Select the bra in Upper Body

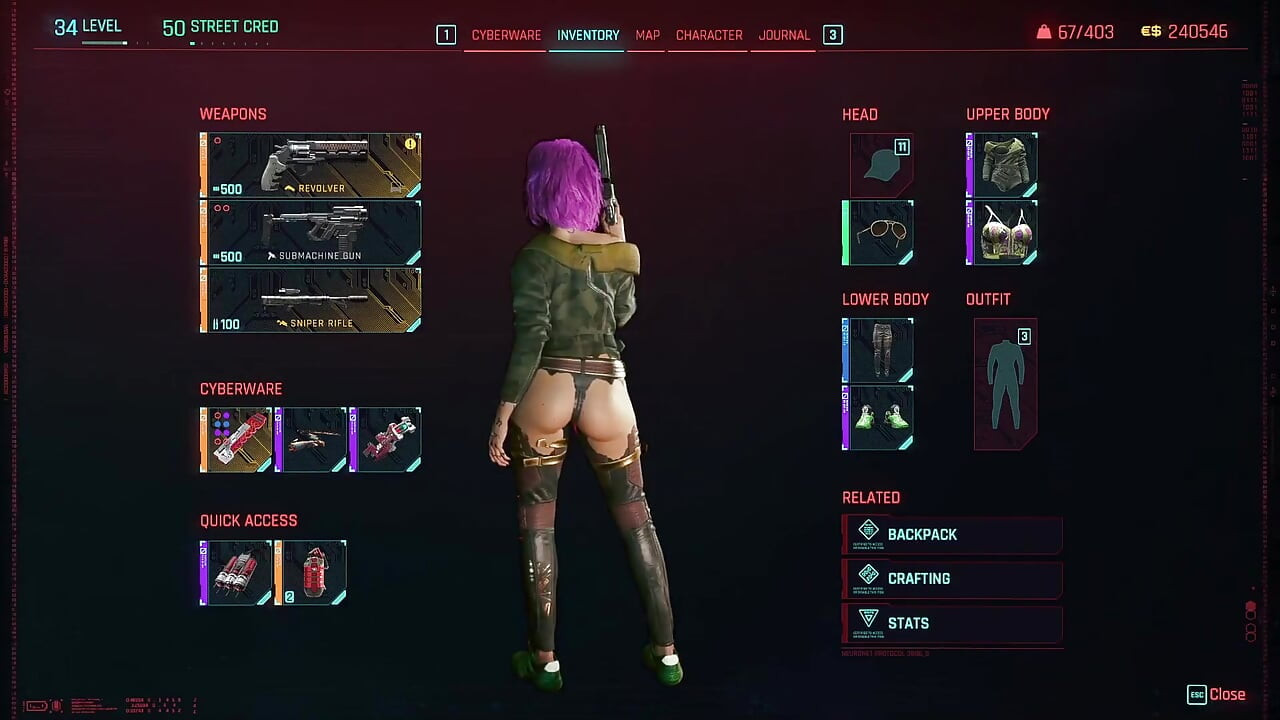pos(1002,231)
